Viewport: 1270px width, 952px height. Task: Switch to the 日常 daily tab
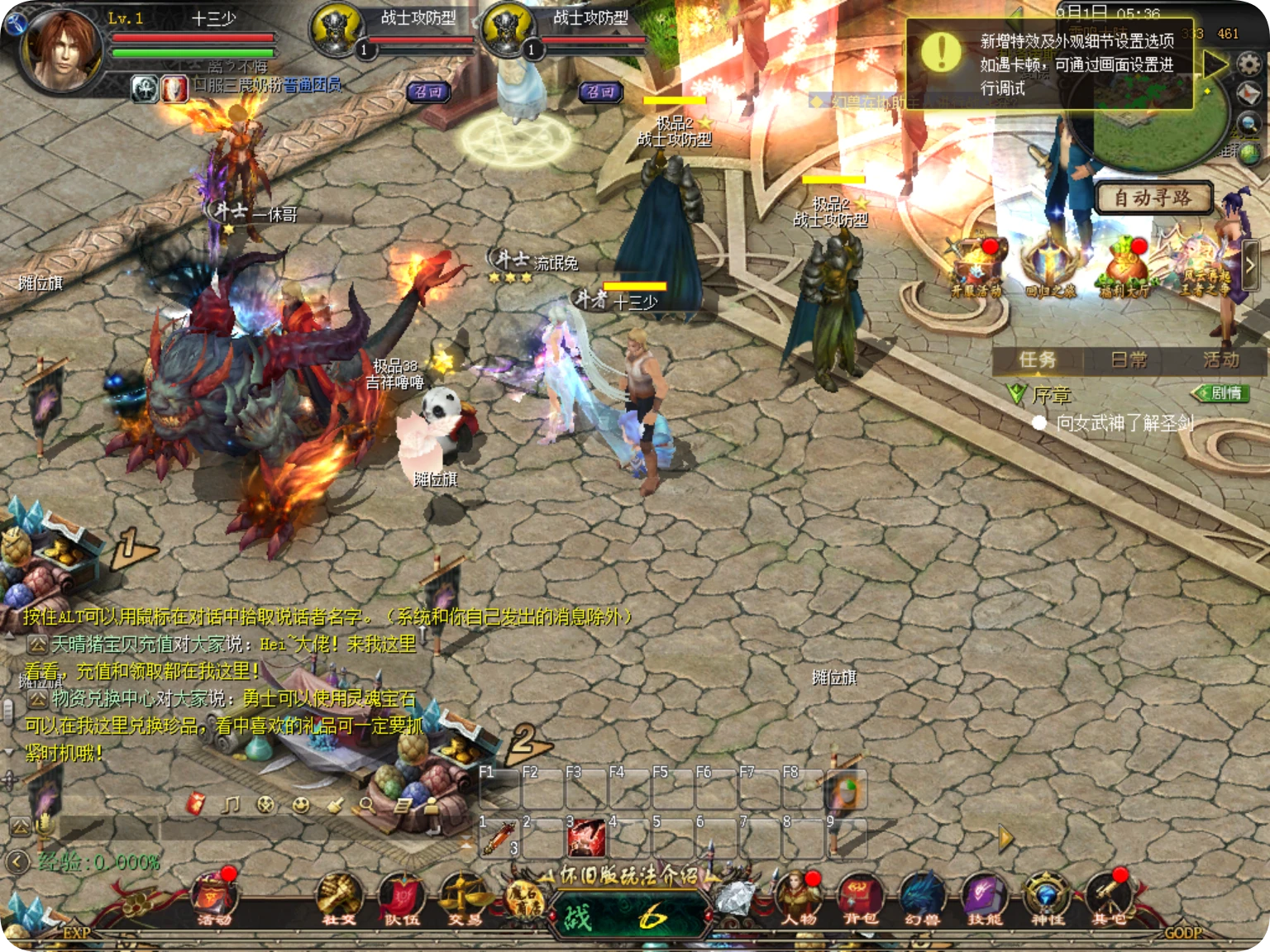(x=1129, y=359)
